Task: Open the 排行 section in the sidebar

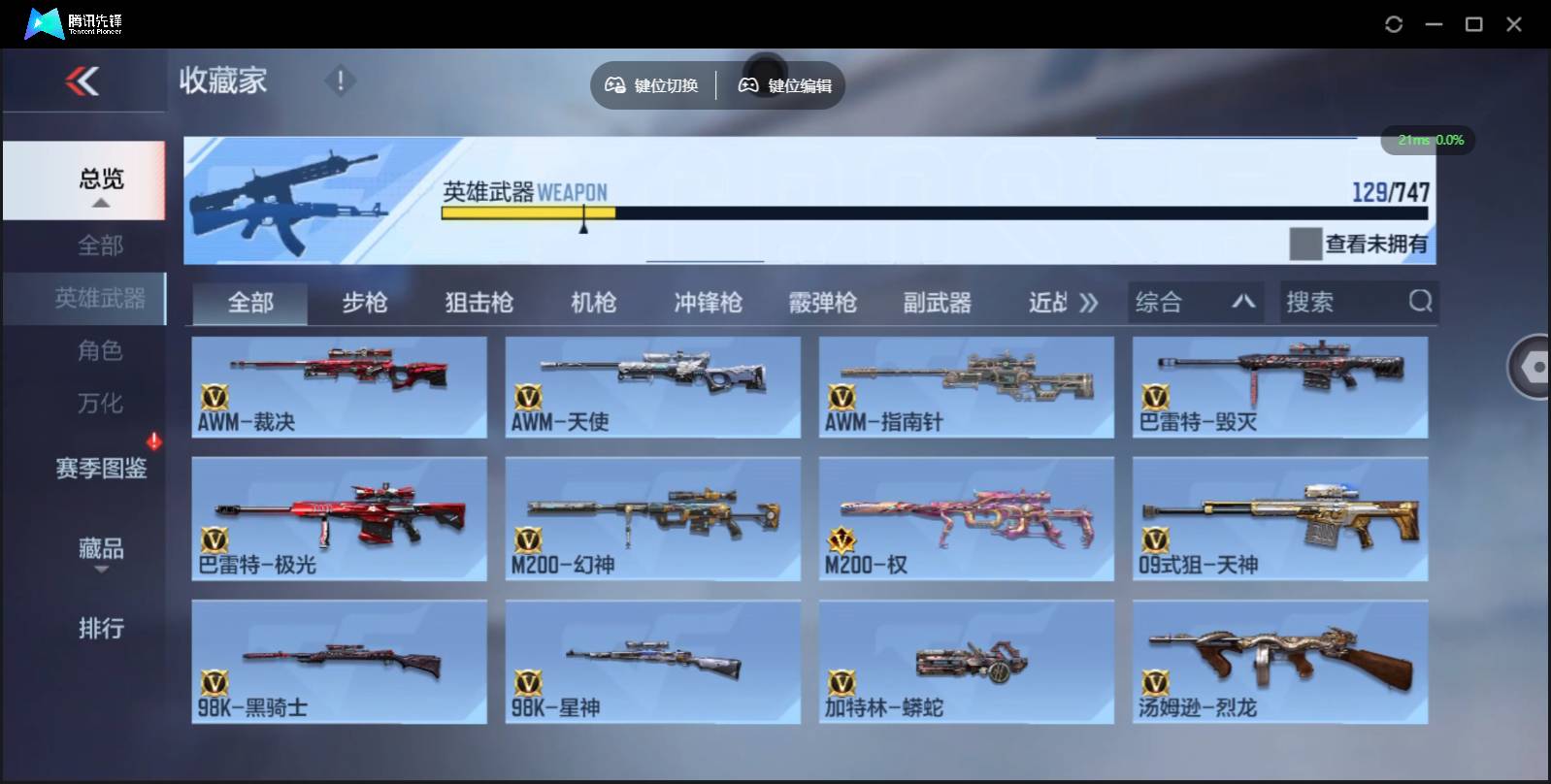Action: pyautogui.click(x=100, y=629)
